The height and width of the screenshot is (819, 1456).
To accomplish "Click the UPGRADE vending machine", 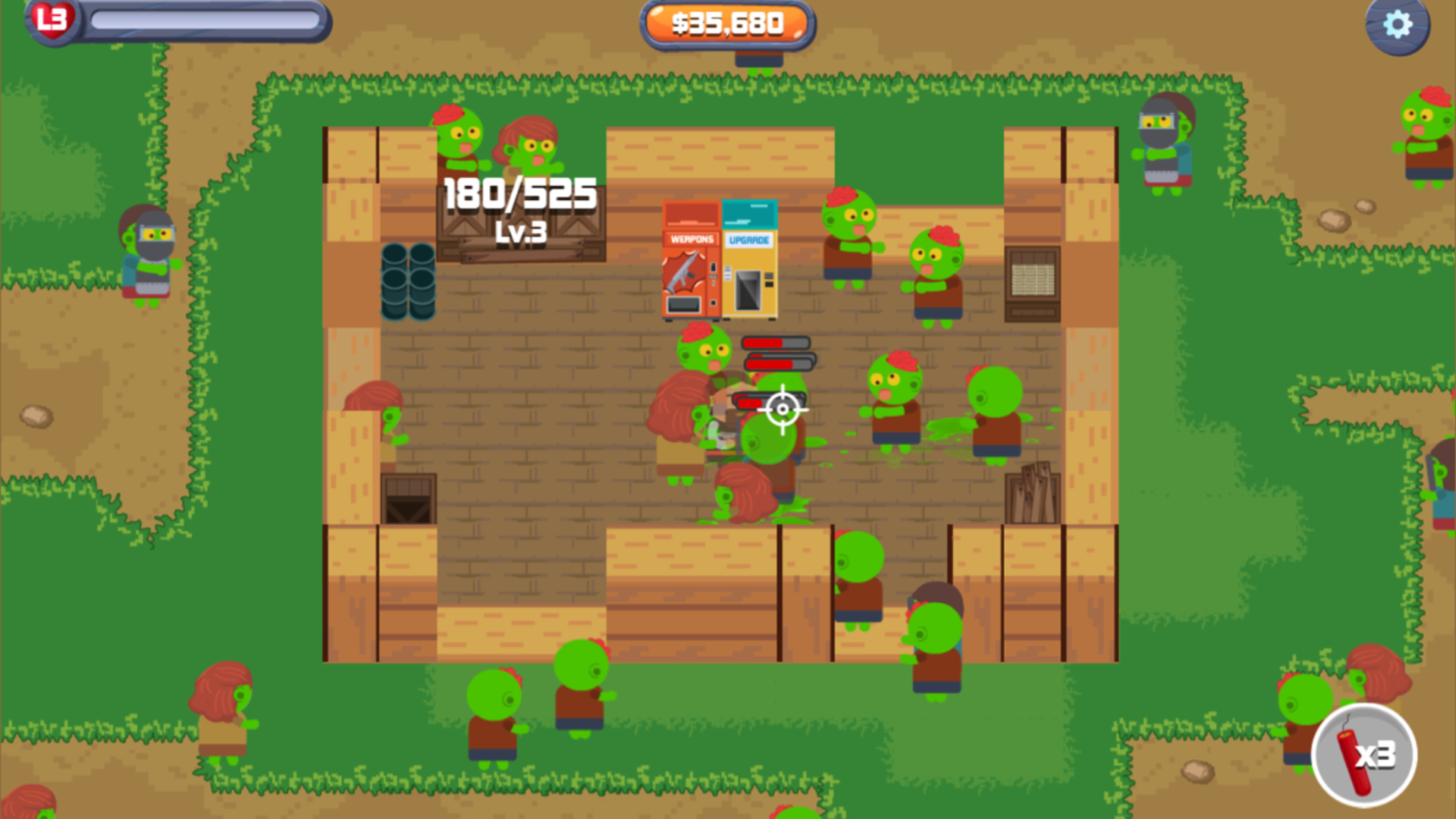I will coord(748,258).
